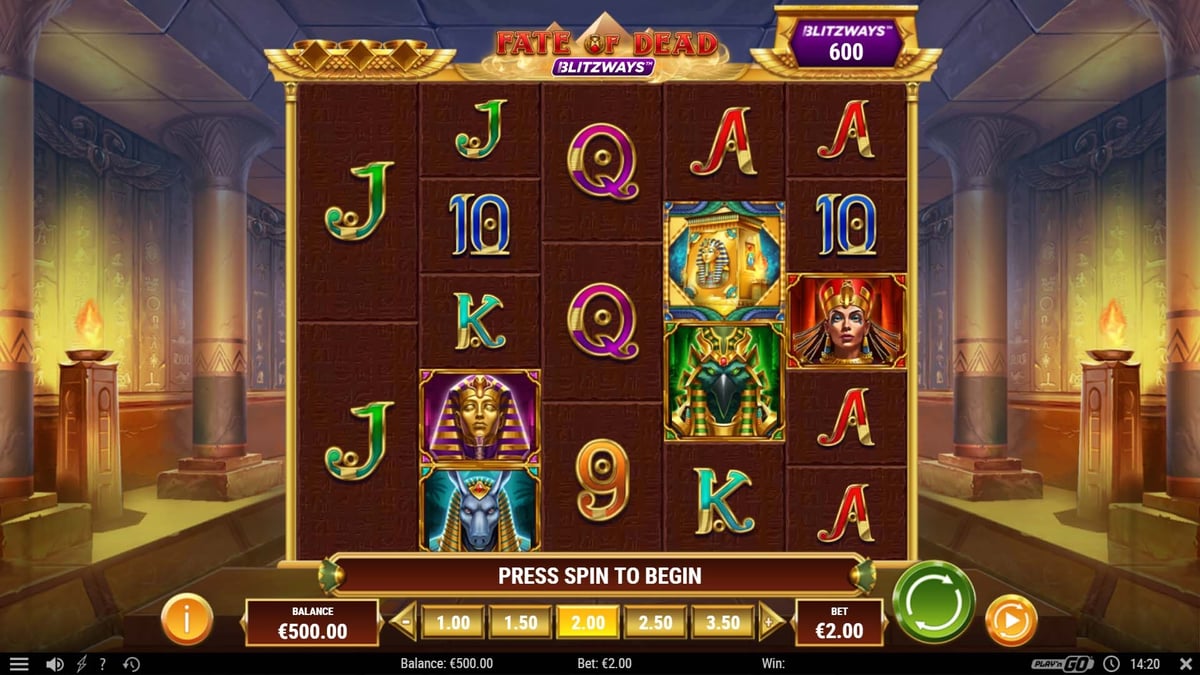Select the 1.00 bet value
This screenshot has height=675, width=1200.
click(452, 622)
